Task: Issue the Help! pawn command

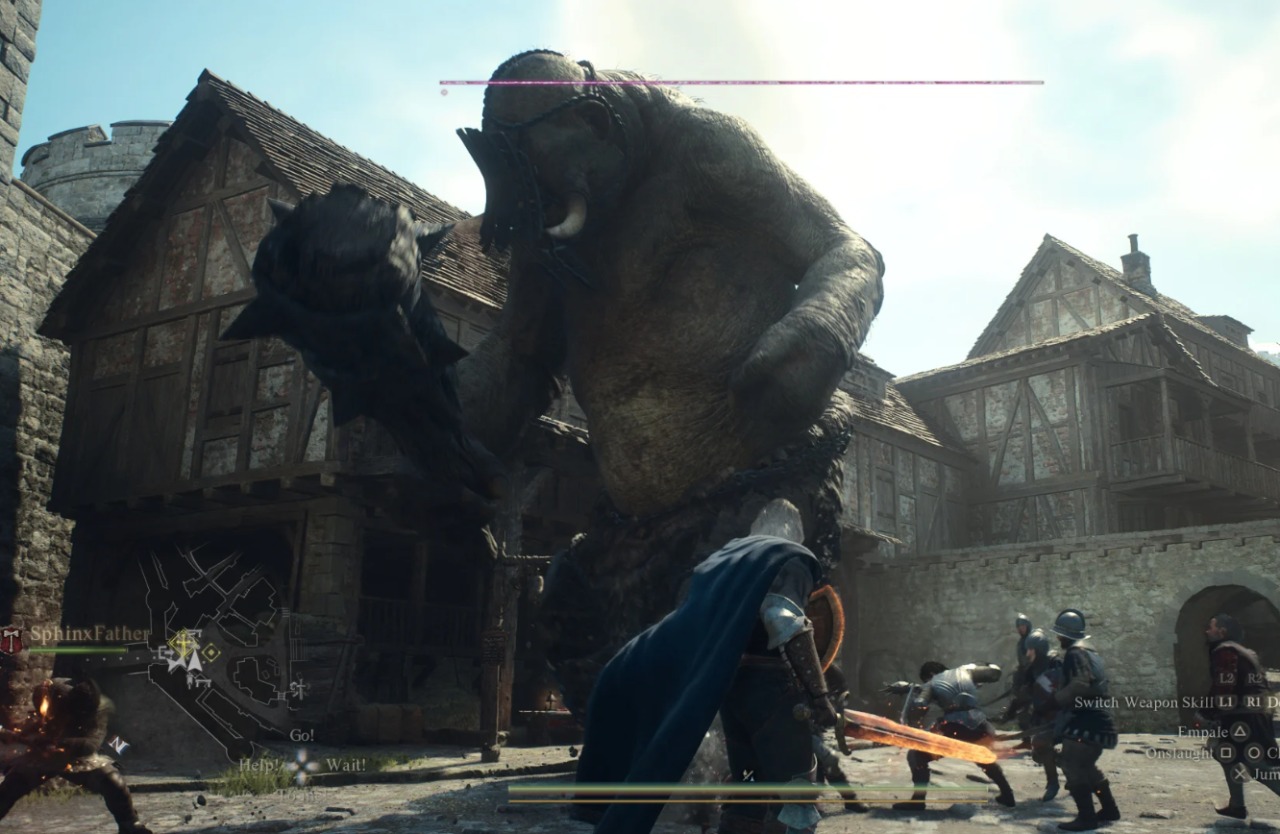Action: pos(259,765)
